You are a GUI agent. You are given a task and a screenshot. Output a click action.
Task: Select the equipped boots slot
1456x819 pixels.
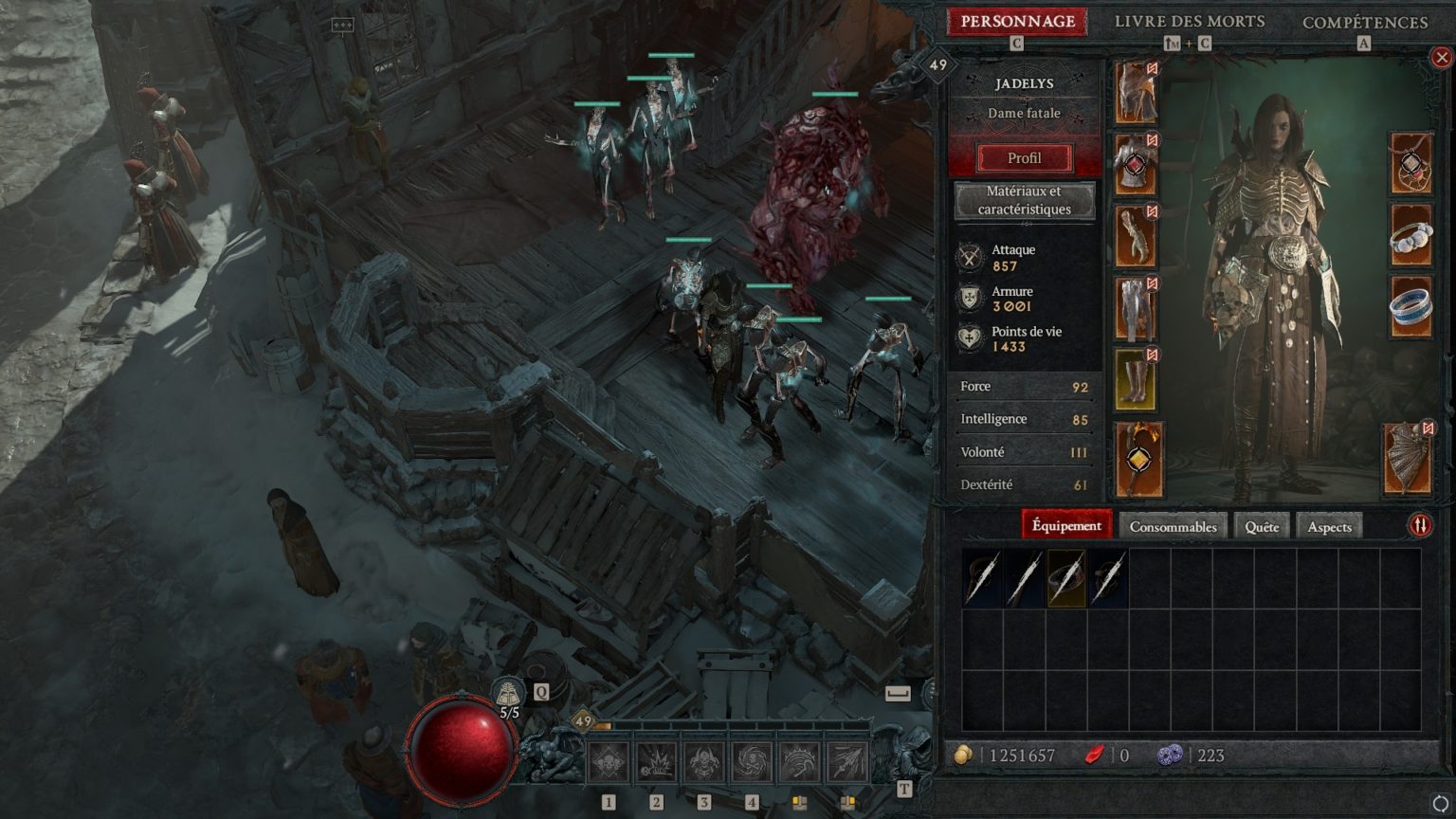(x=1136, y=379)
